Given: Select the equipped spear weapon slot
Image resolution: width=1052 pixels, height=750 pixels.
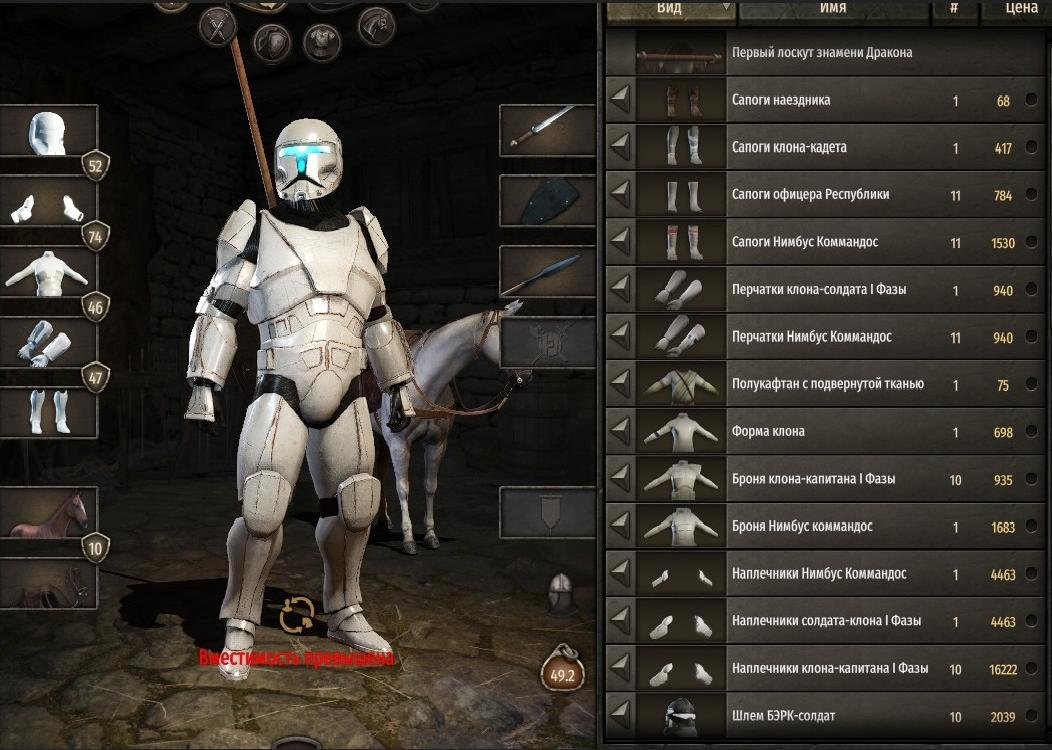Looking at the screenshot, I should point(547,272).
